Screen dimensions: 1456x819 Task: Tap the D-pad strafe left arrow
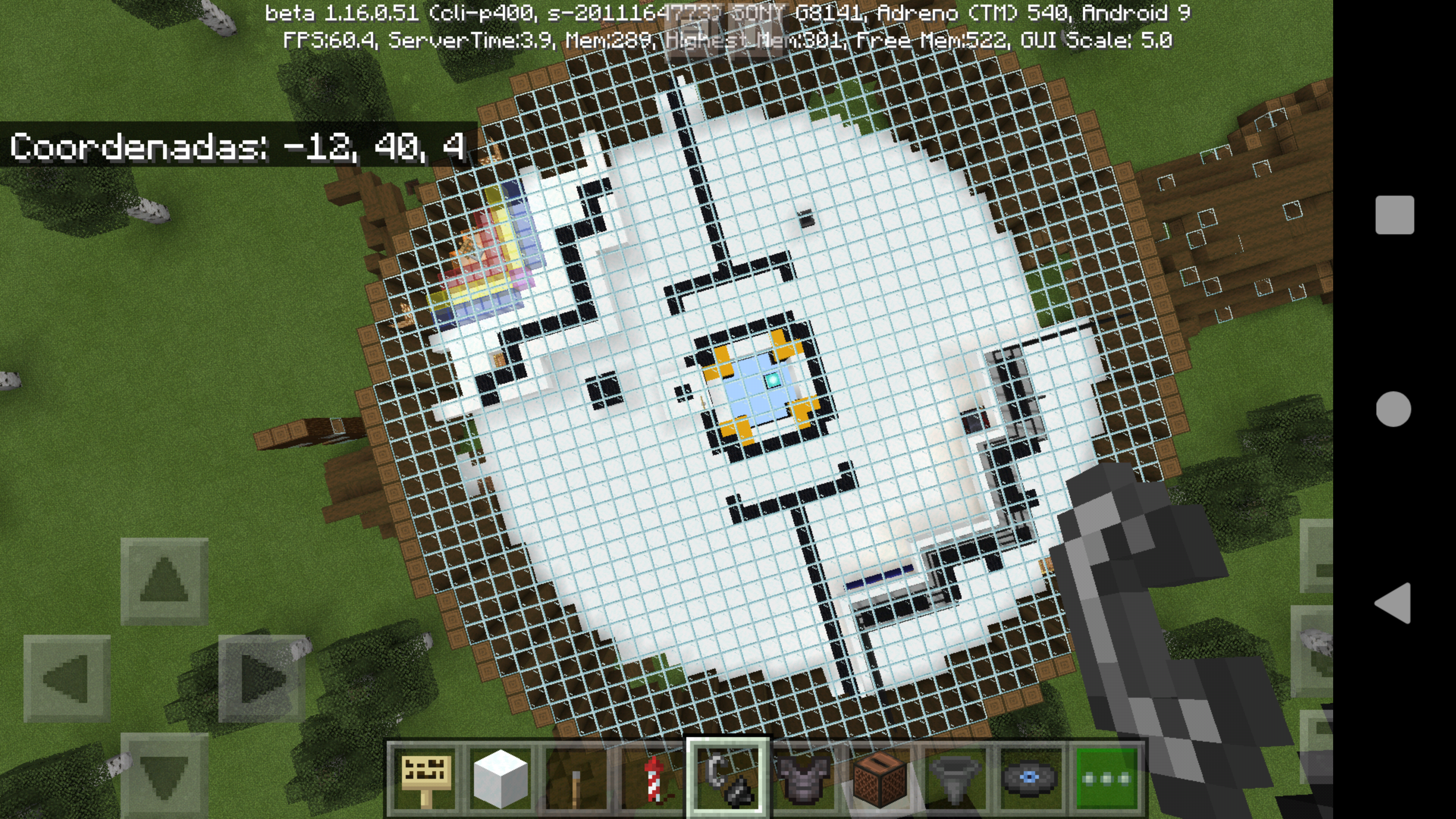(x=67, y=678)
